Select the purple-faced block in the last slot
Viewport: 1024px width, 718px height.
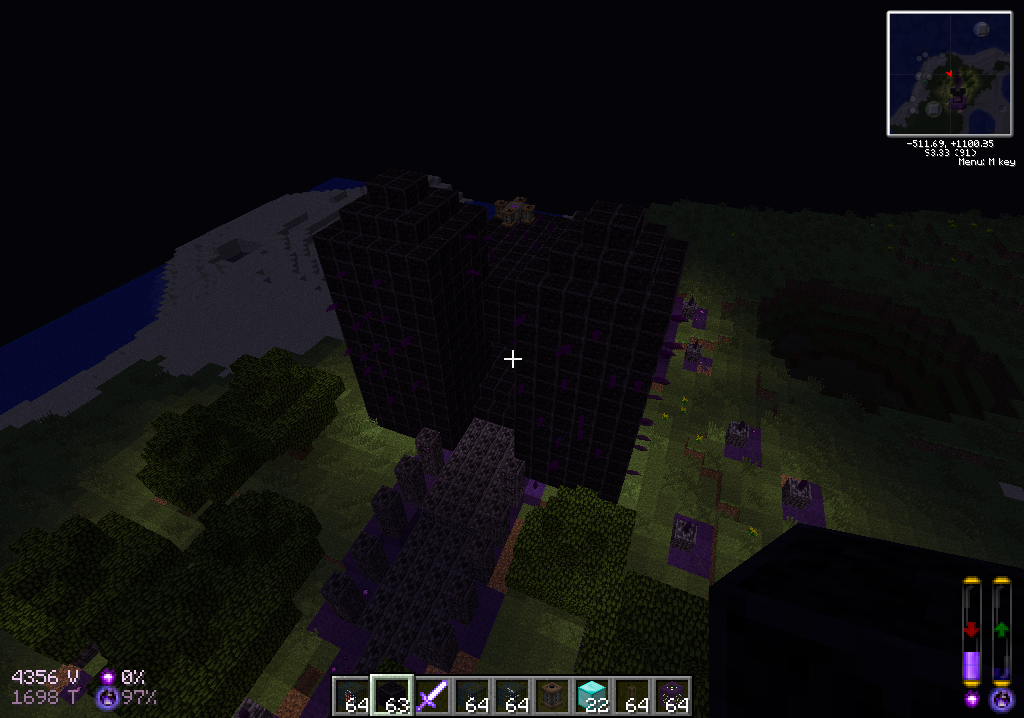tap(672, 696)
